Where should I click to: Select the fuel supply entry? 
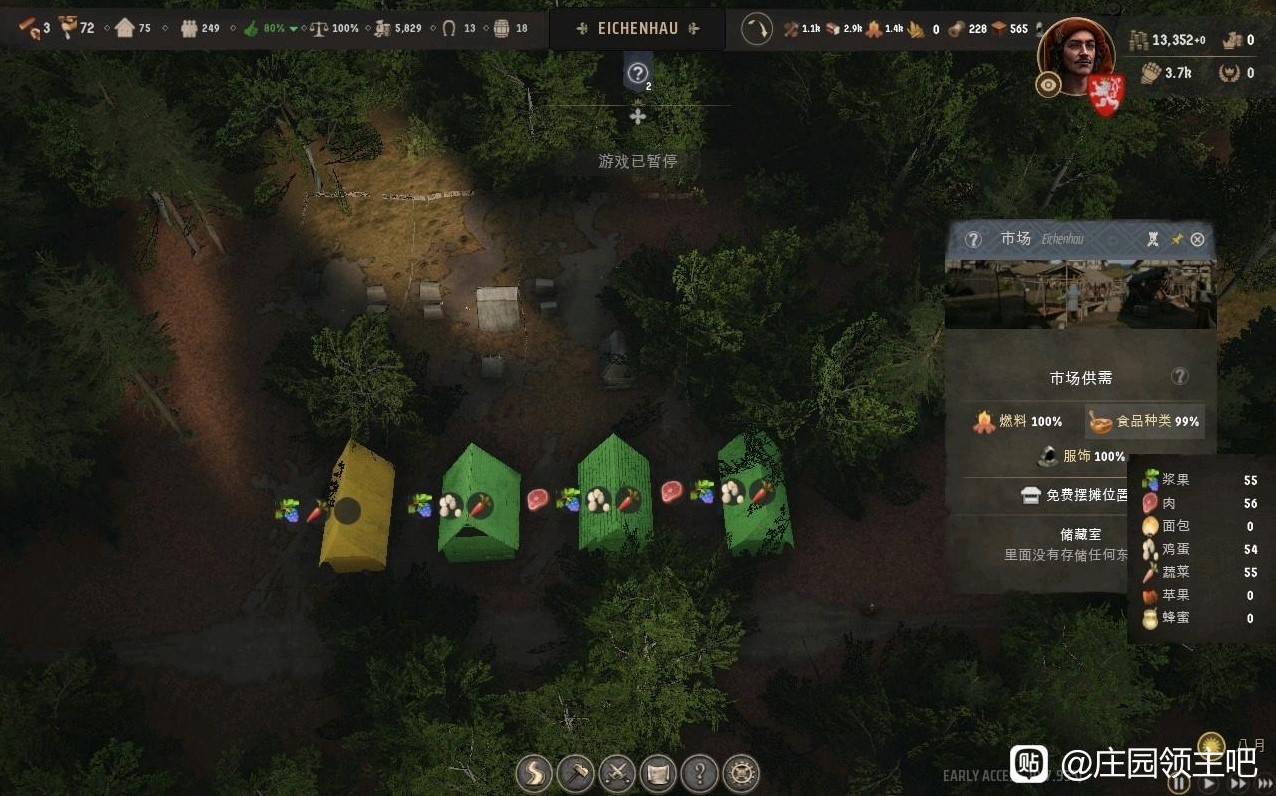(1018, 422)
